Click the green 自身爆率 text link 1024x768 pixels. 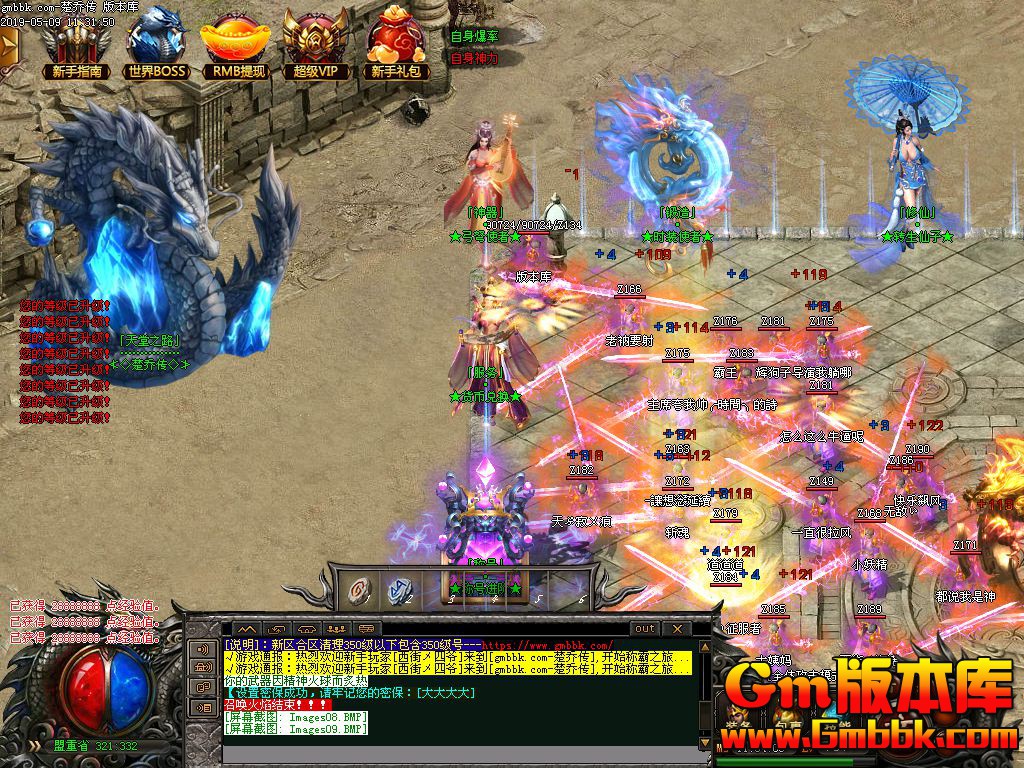[474, 36]
